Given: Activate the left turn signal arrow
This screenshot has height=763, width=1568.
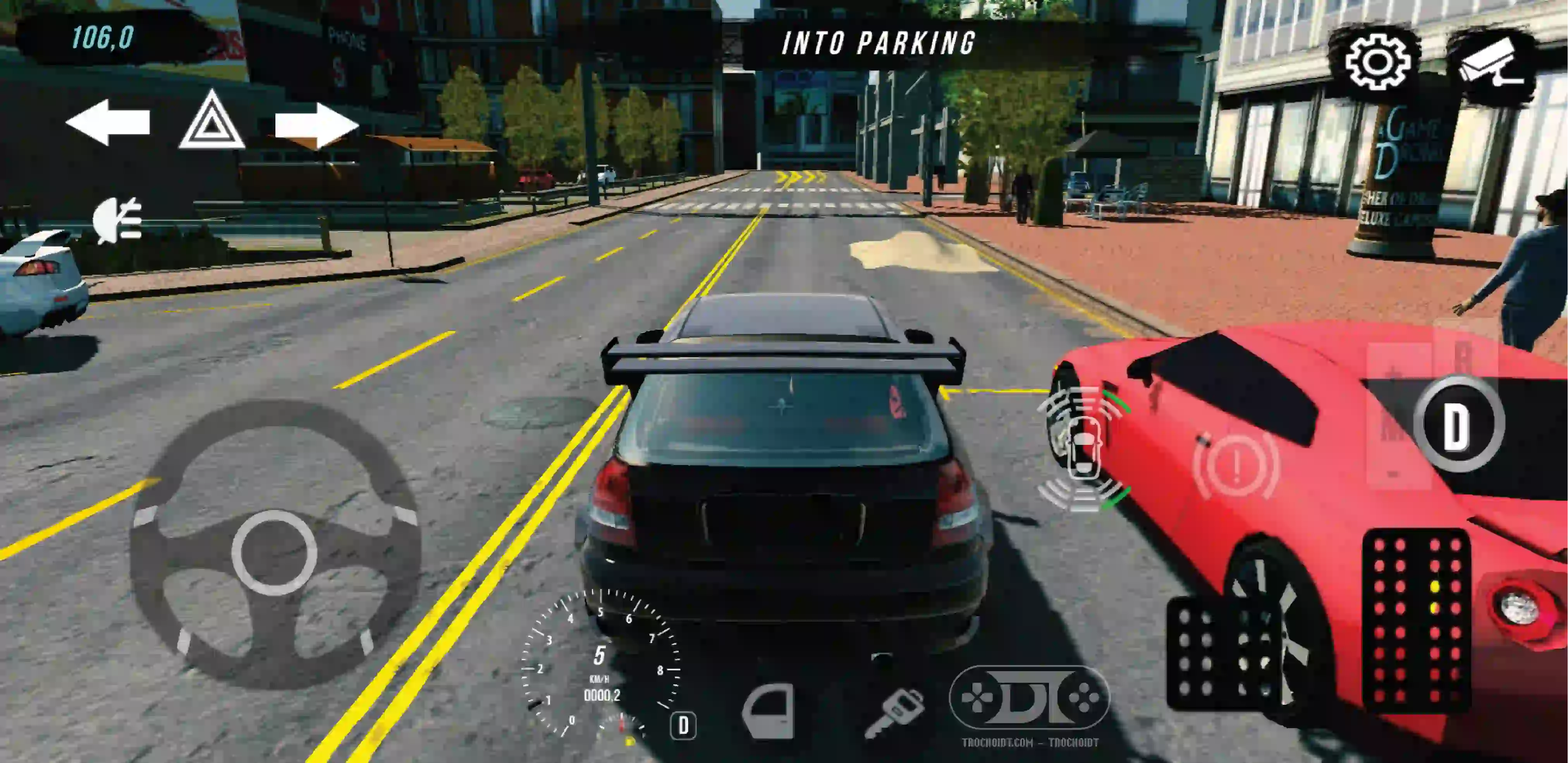Looking at the screenshot, I should (x=108, y=122).
